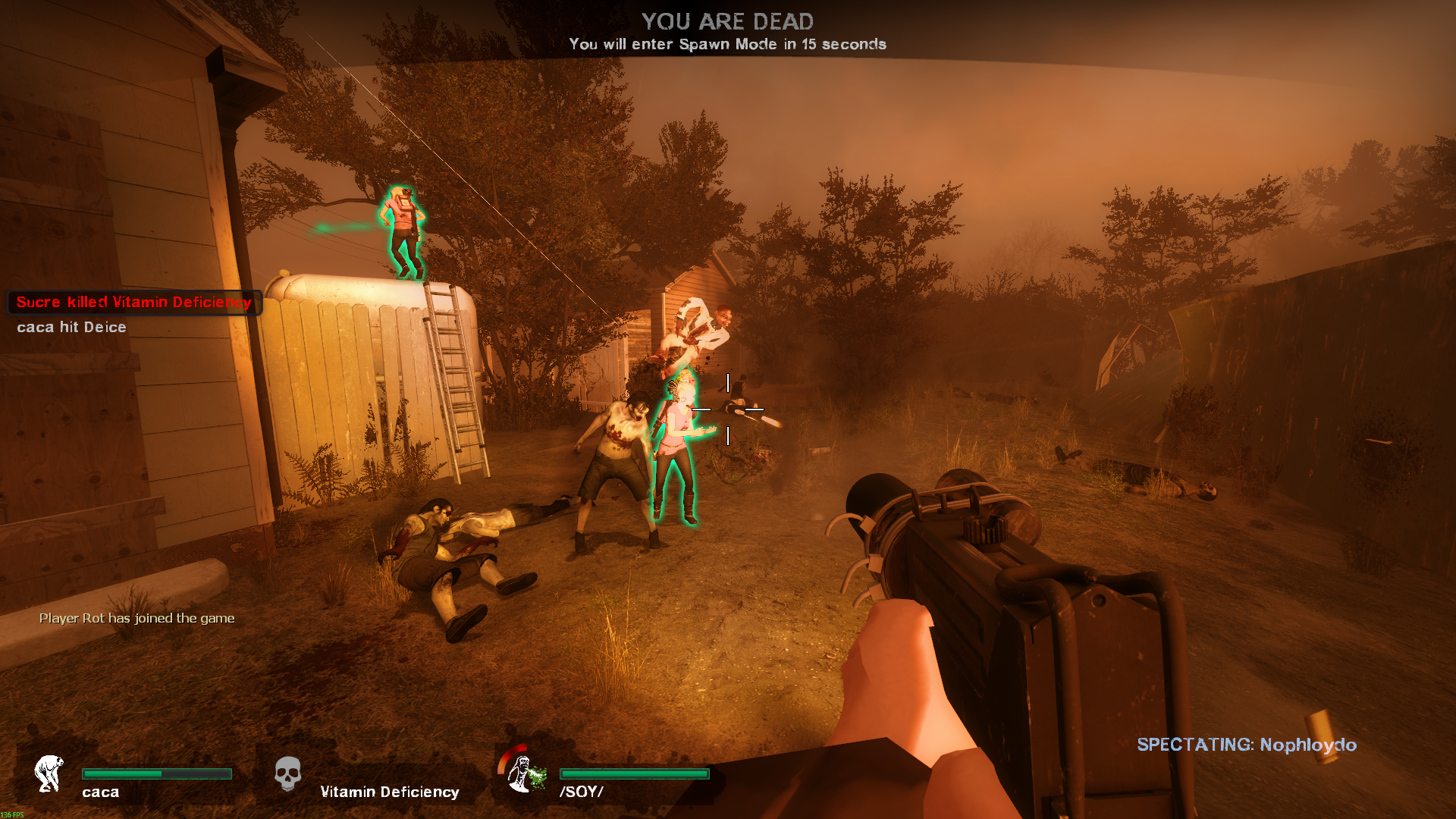Select the /SOY/ infected portrait icon

(523, 772)
